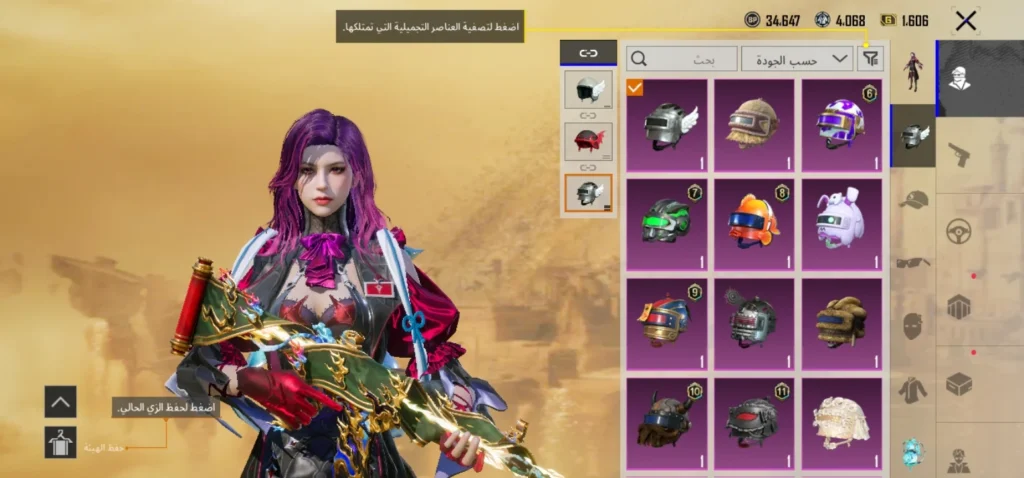Save the current outfit with the hanger button
Viewport: 1024px width, 478px height.
tap(60, 442)
